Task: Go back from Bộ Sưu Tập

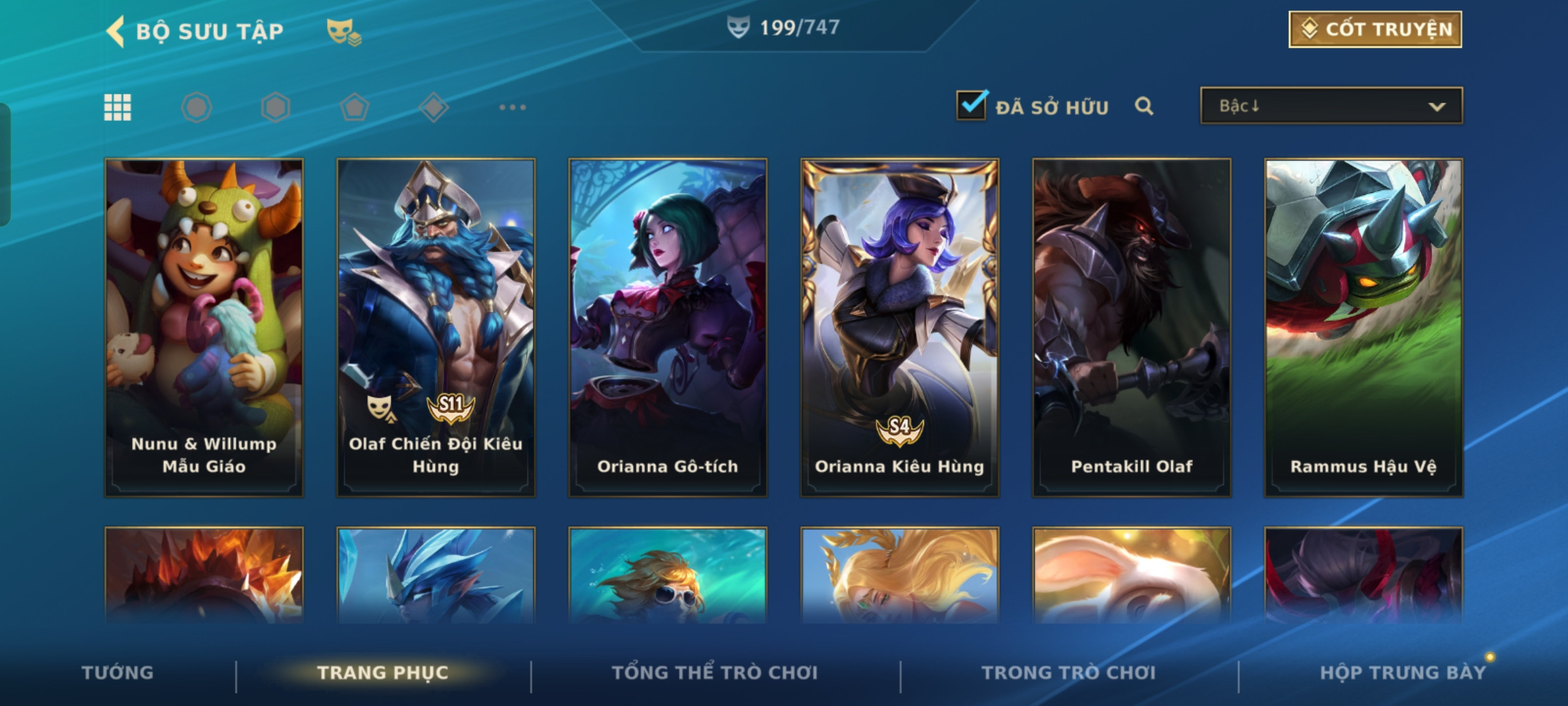Action: pyautogui.click(x=116, y=31)
